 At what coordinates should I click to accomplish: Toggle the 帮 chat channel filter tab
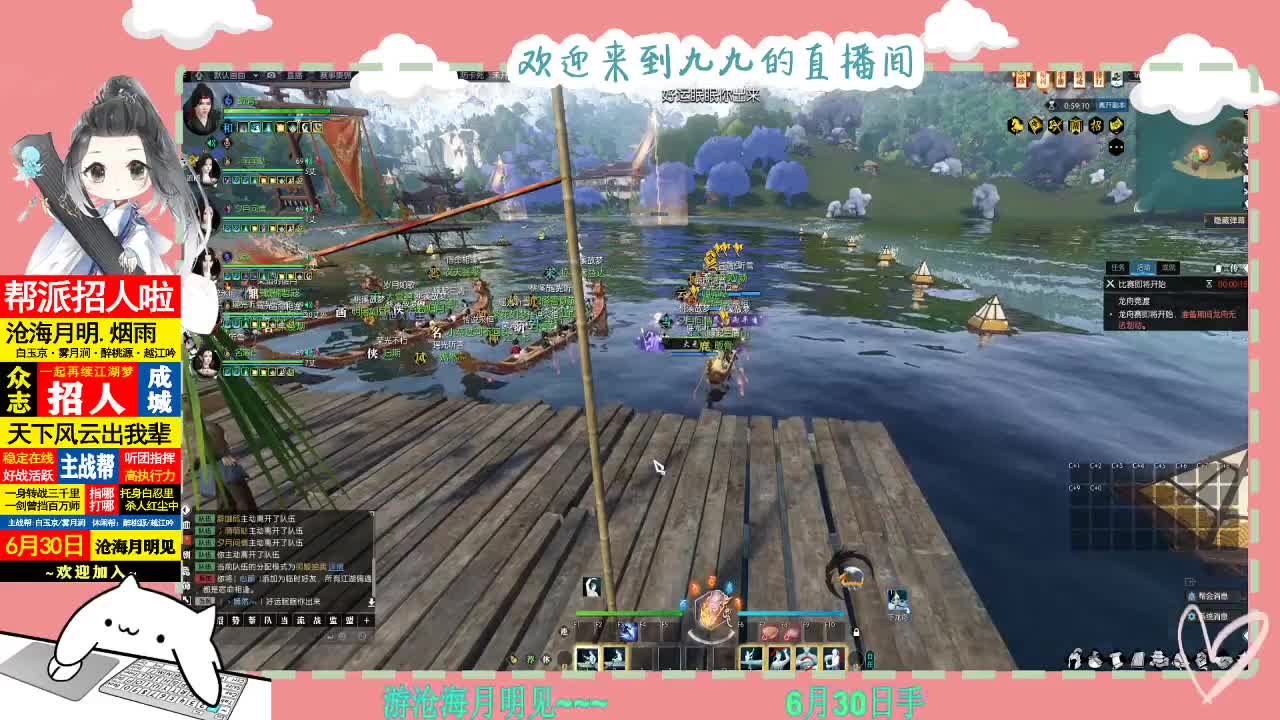click(251, 620)
